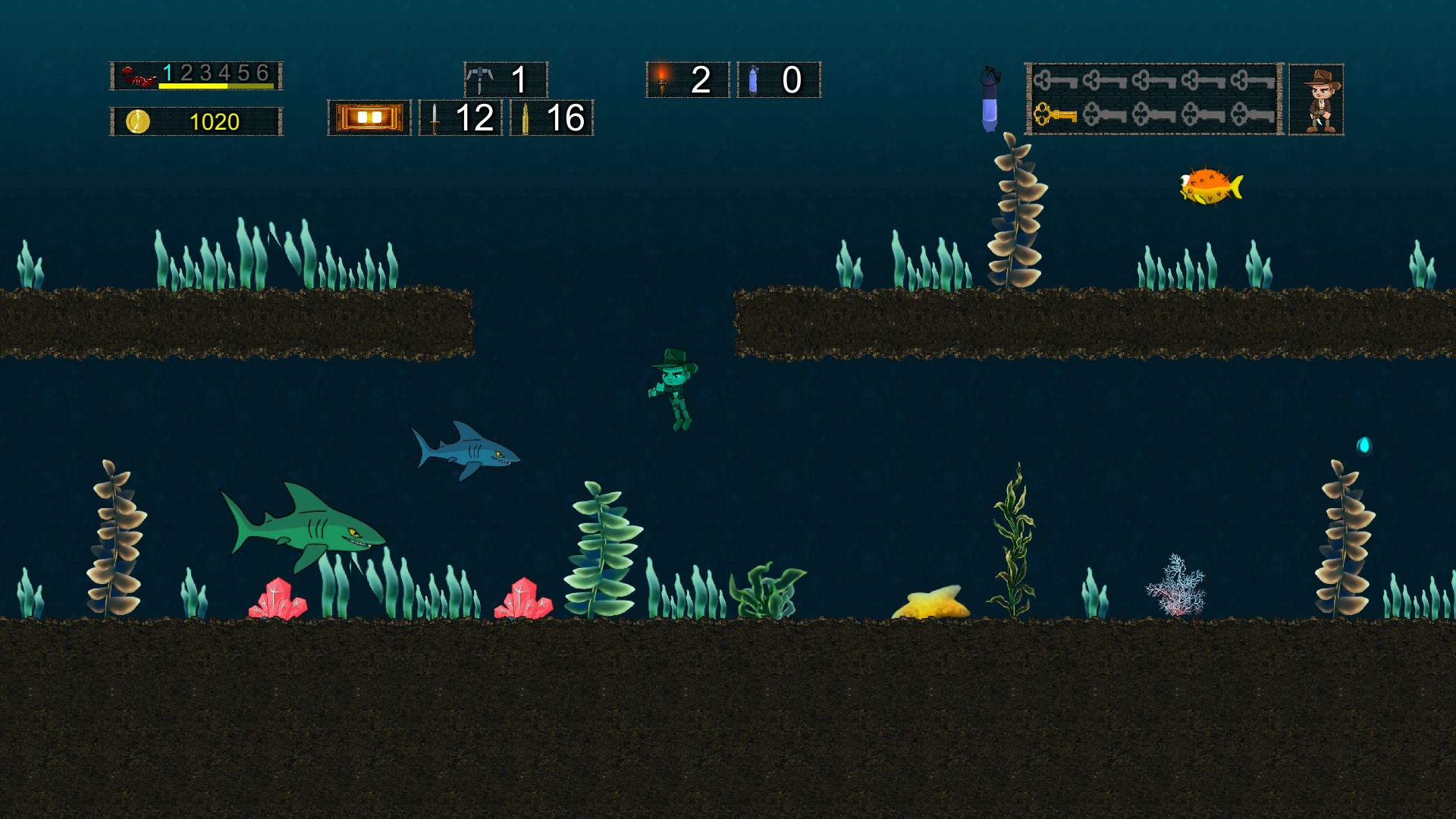Click the bullet ammo icon showing 16
Viewport: 1456px width, 819px height.
[527, 119]
